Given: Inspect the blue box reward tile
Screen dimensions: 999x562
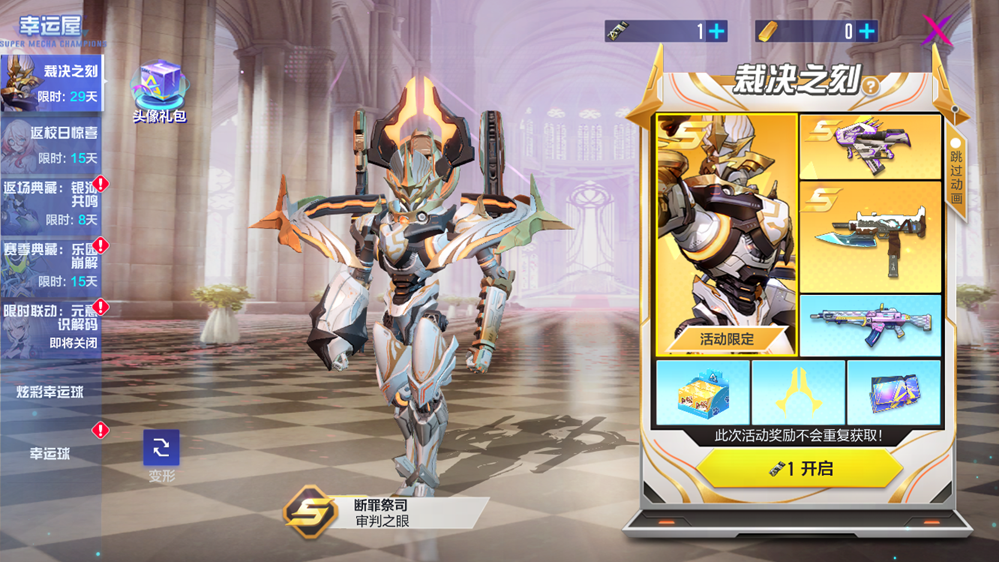Looking at the screenshot, I should coord(702,392).
